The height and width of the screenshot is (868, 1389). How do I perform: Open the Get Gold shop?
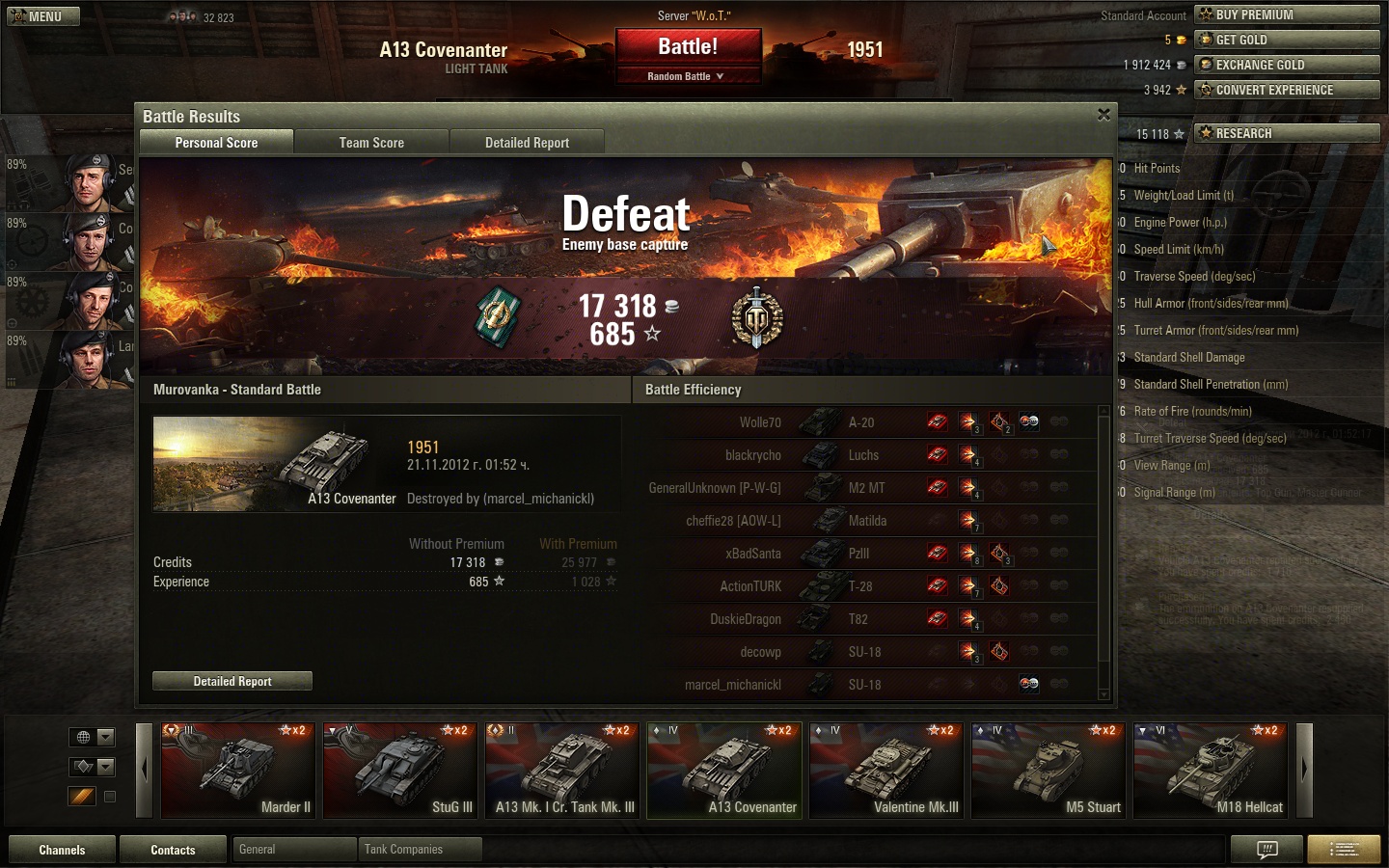pos(1287,40)
